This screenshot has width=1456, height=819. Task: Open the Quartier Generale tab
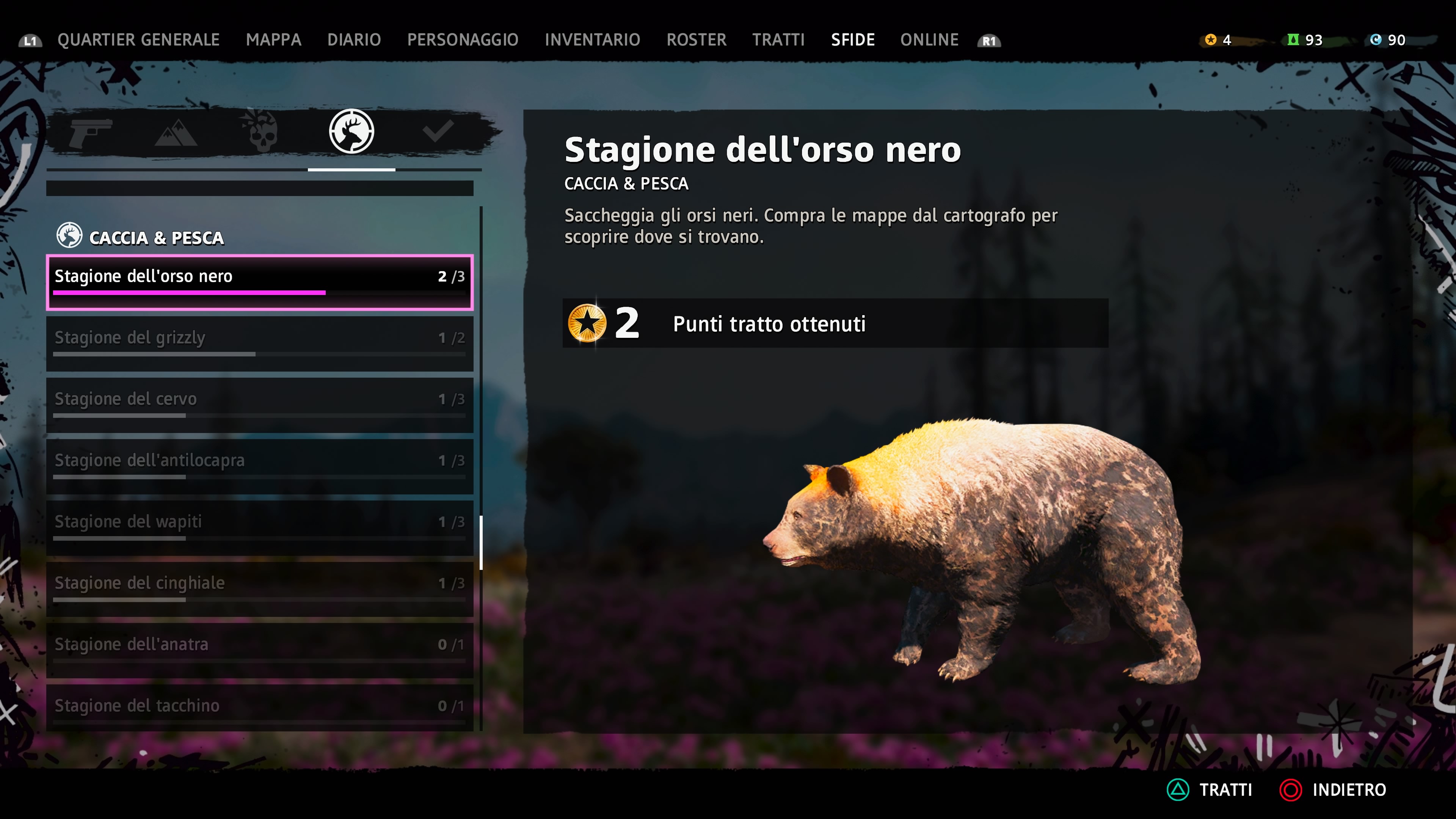pos(138,40)
